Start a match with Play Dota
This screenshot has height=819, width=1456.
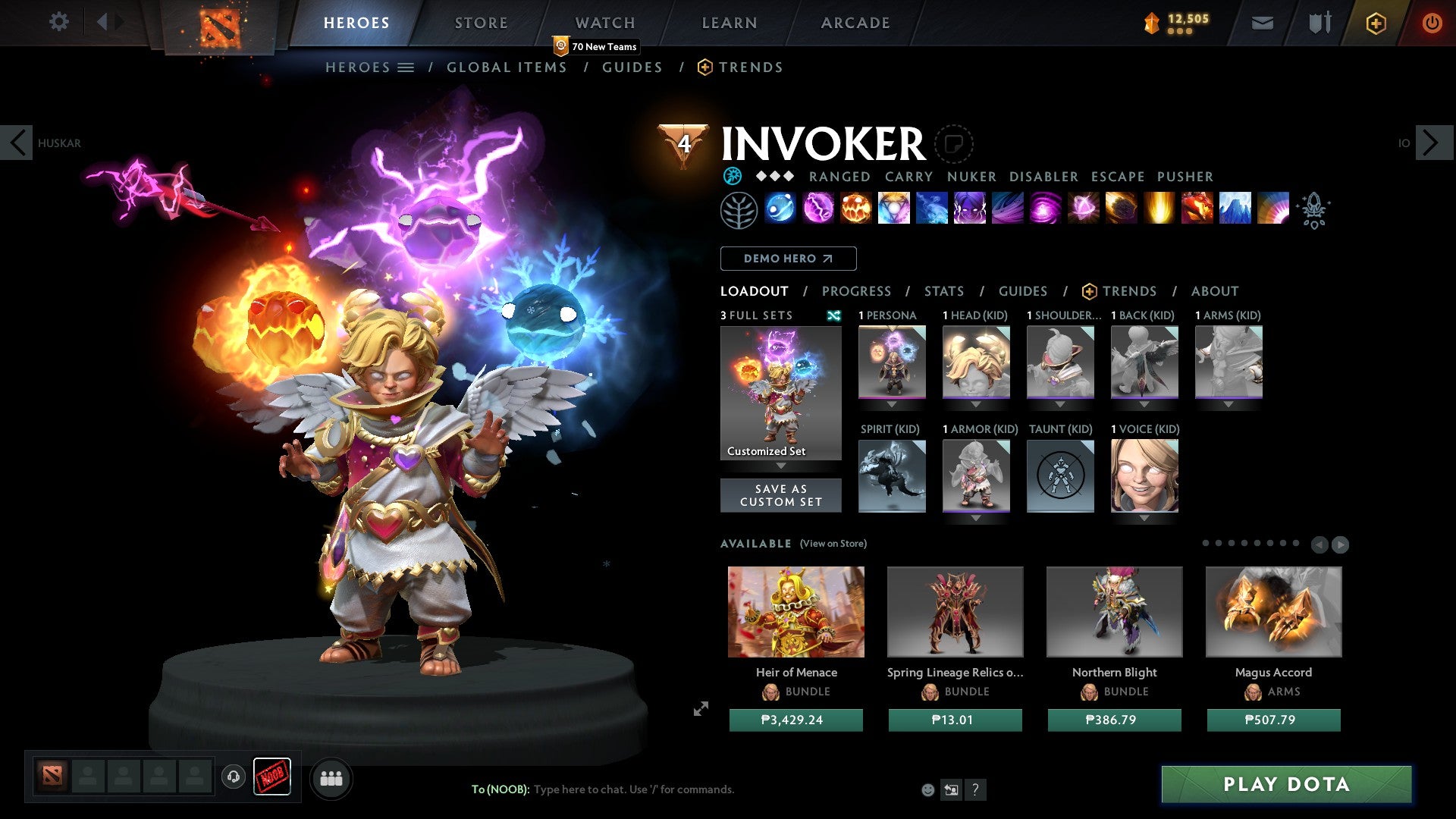coord(1286,784)
